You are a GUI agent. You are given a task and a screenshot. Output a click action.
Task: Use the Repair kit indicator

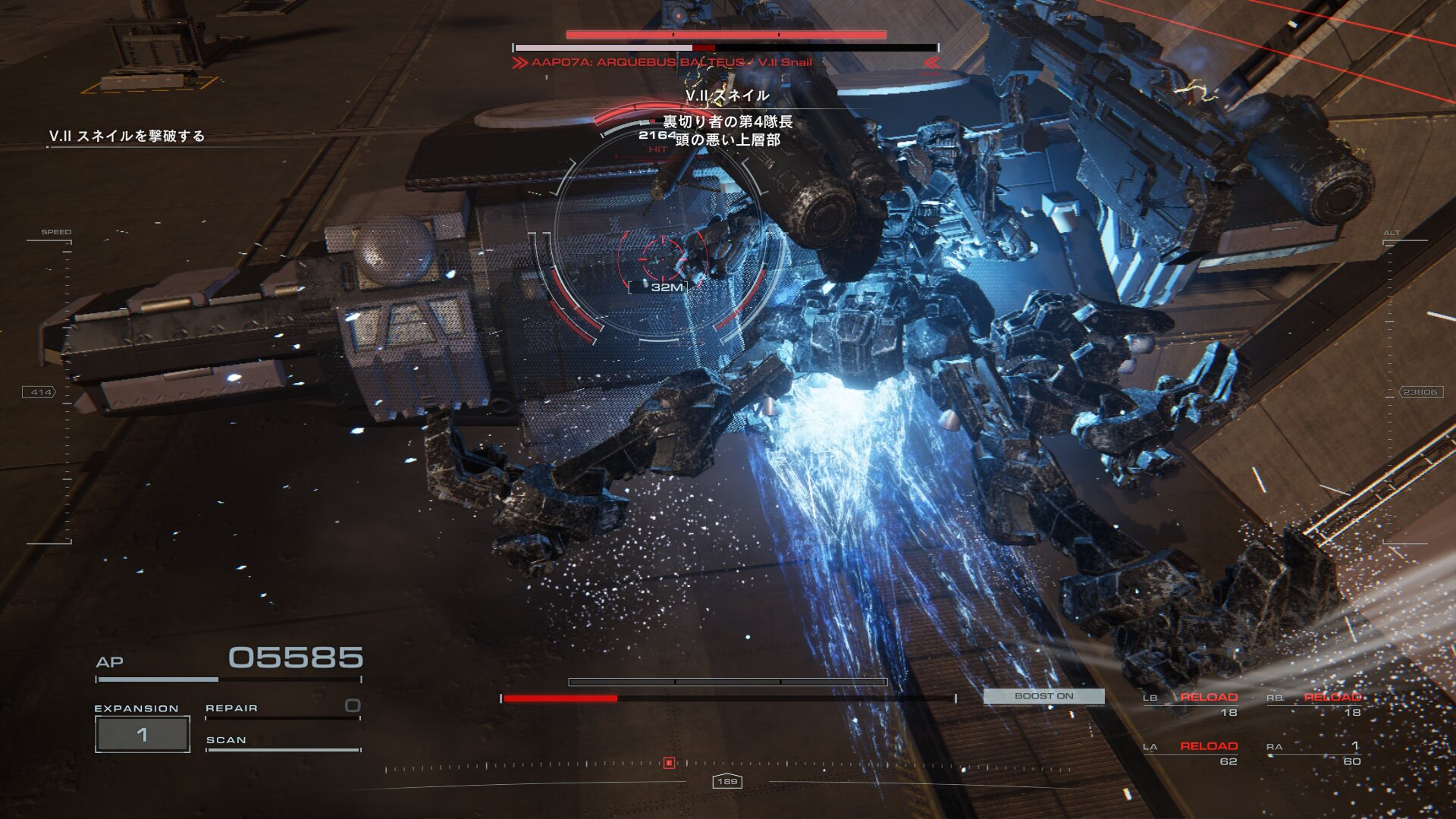282,708
